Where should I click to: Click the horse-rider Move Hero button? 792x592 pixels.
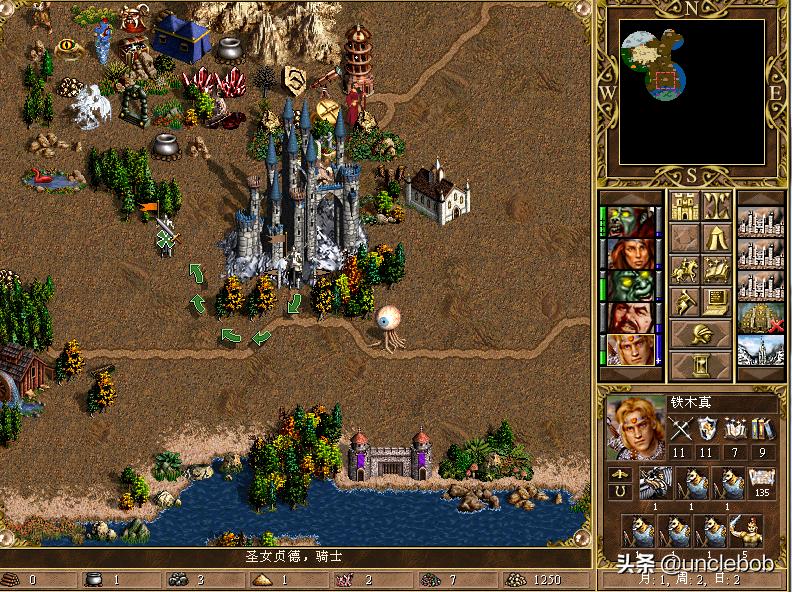(x=685, y=269)
